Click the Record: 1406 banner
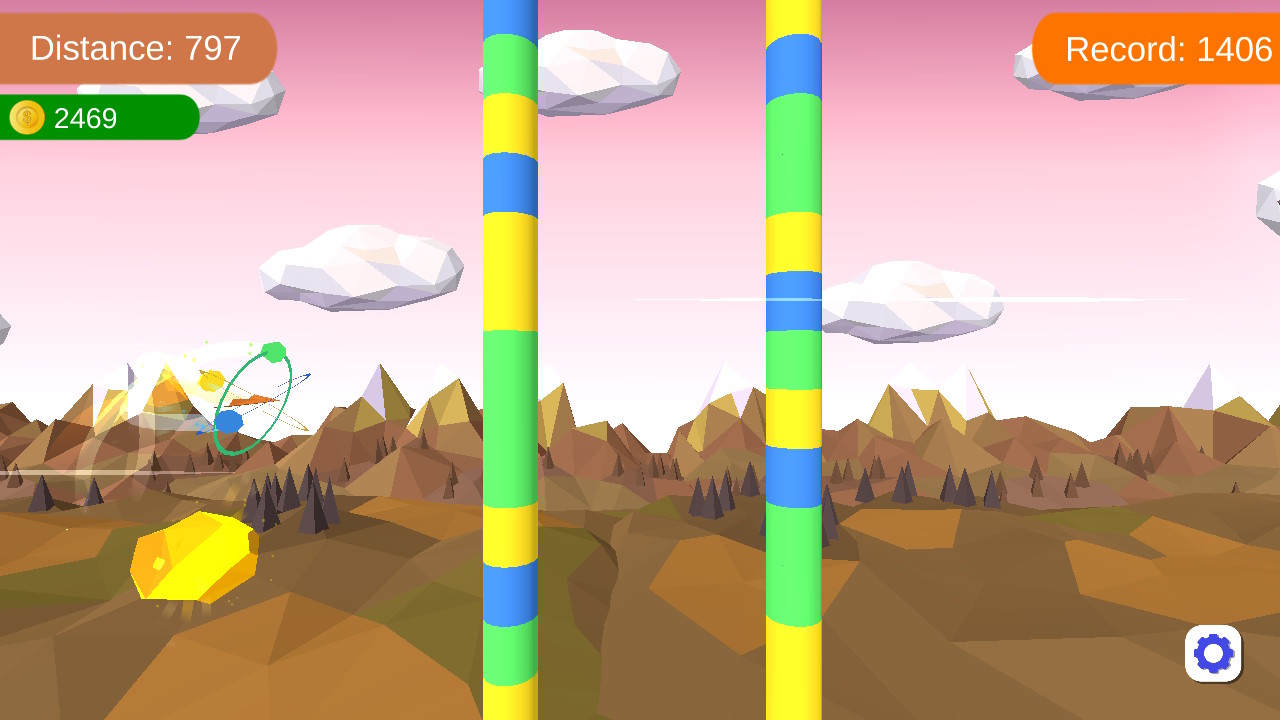This screenshot has height=720, width=1280. pyautogui.click(x=1165, y=47)
